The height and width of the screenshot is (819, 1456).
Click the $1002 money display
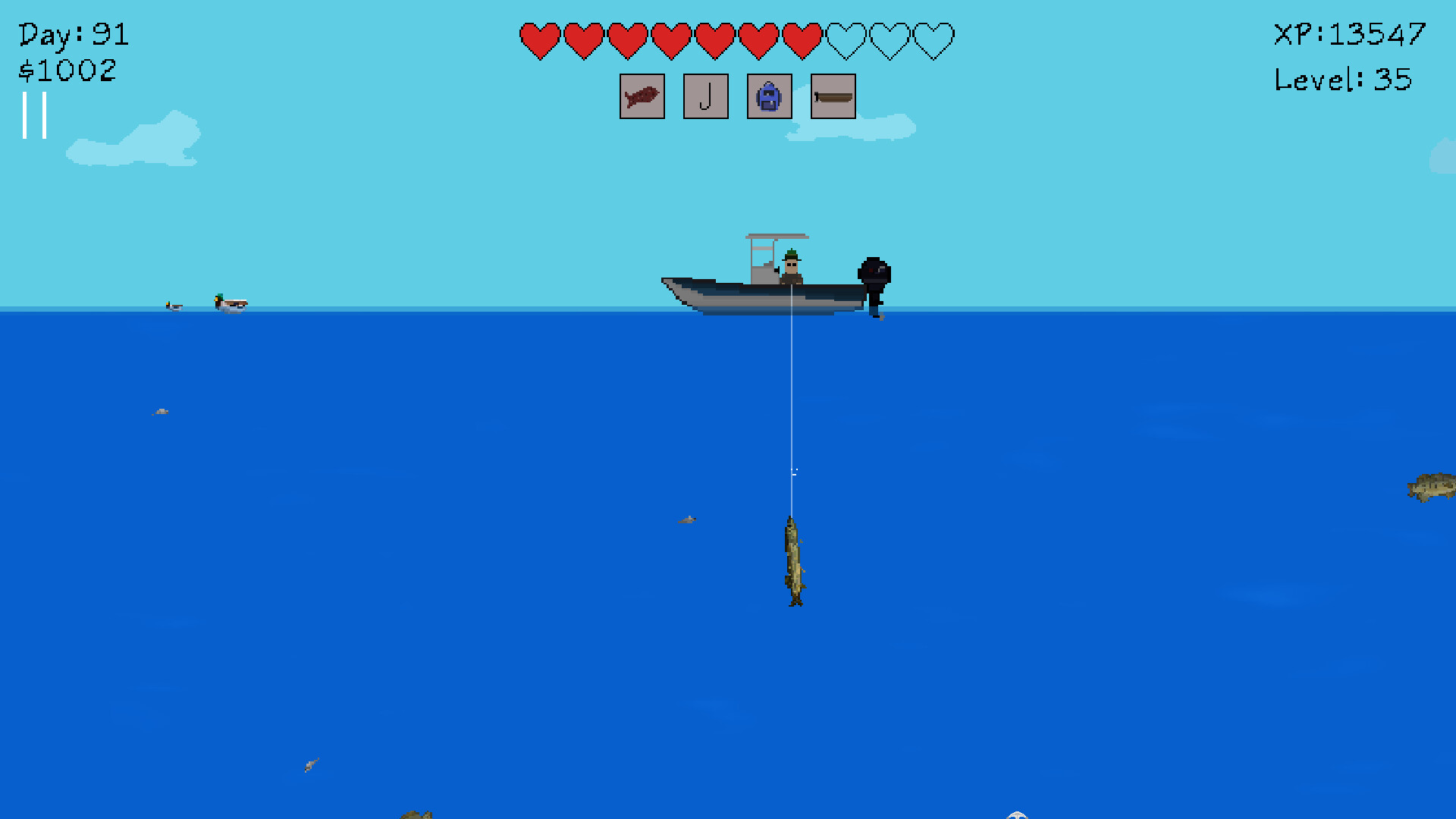68,71
